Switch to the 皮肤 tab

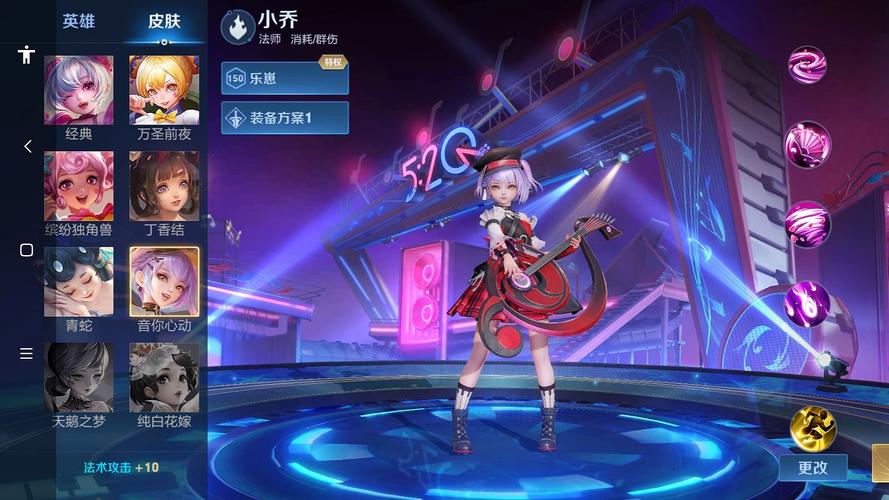pyautogui.click(x=164, y=21)
